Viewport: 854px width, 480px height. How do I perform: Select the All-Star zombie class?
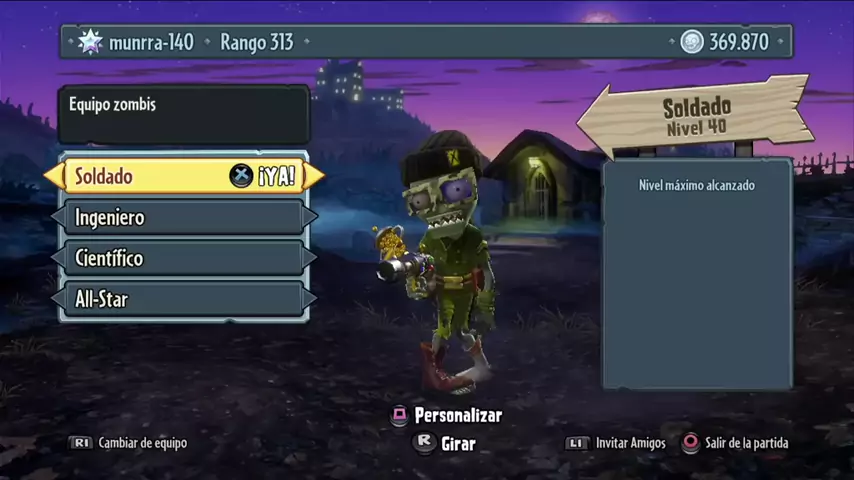click(x=184, y=299)
